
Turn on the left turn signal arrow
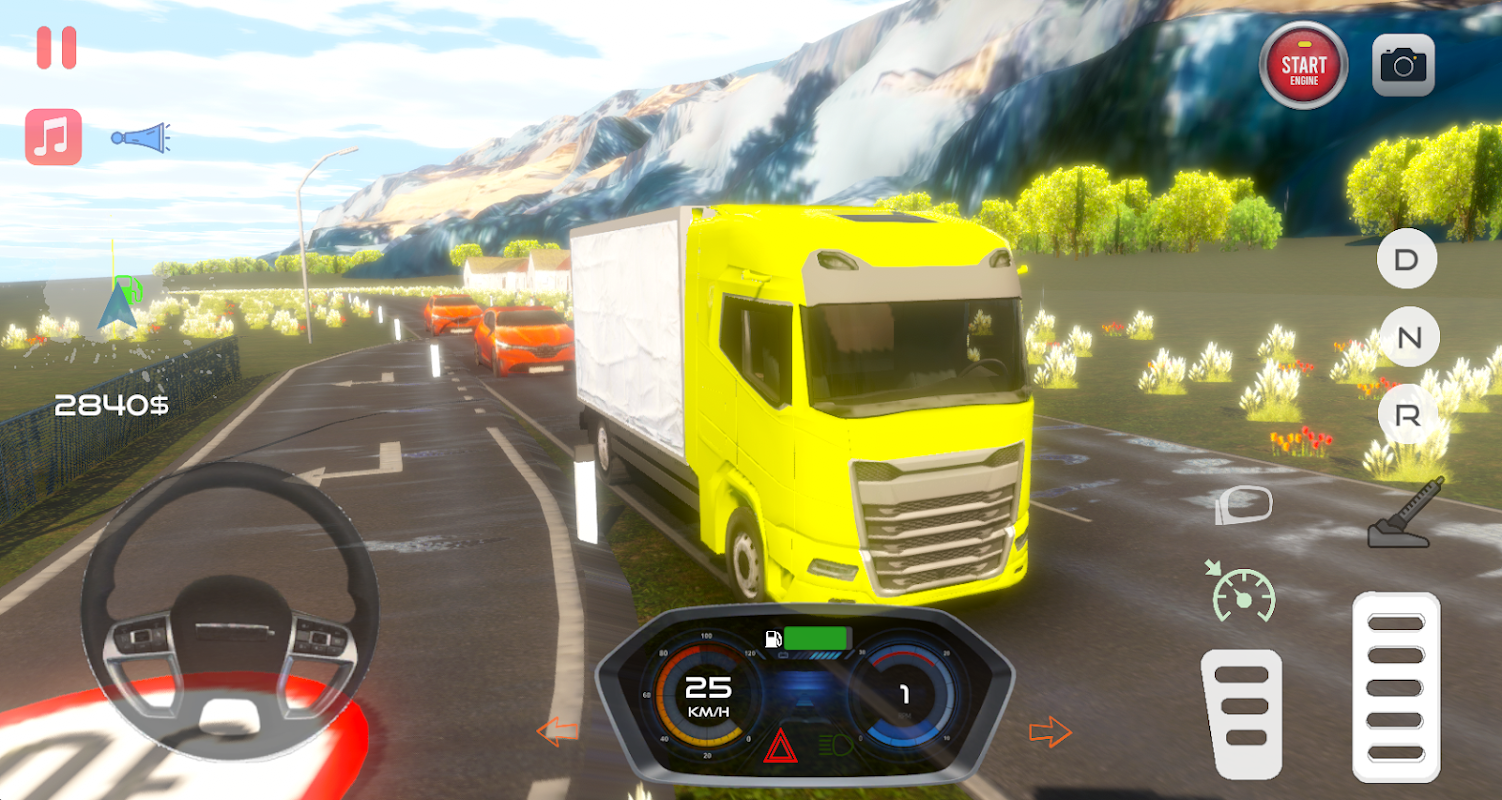click(557, 732)
